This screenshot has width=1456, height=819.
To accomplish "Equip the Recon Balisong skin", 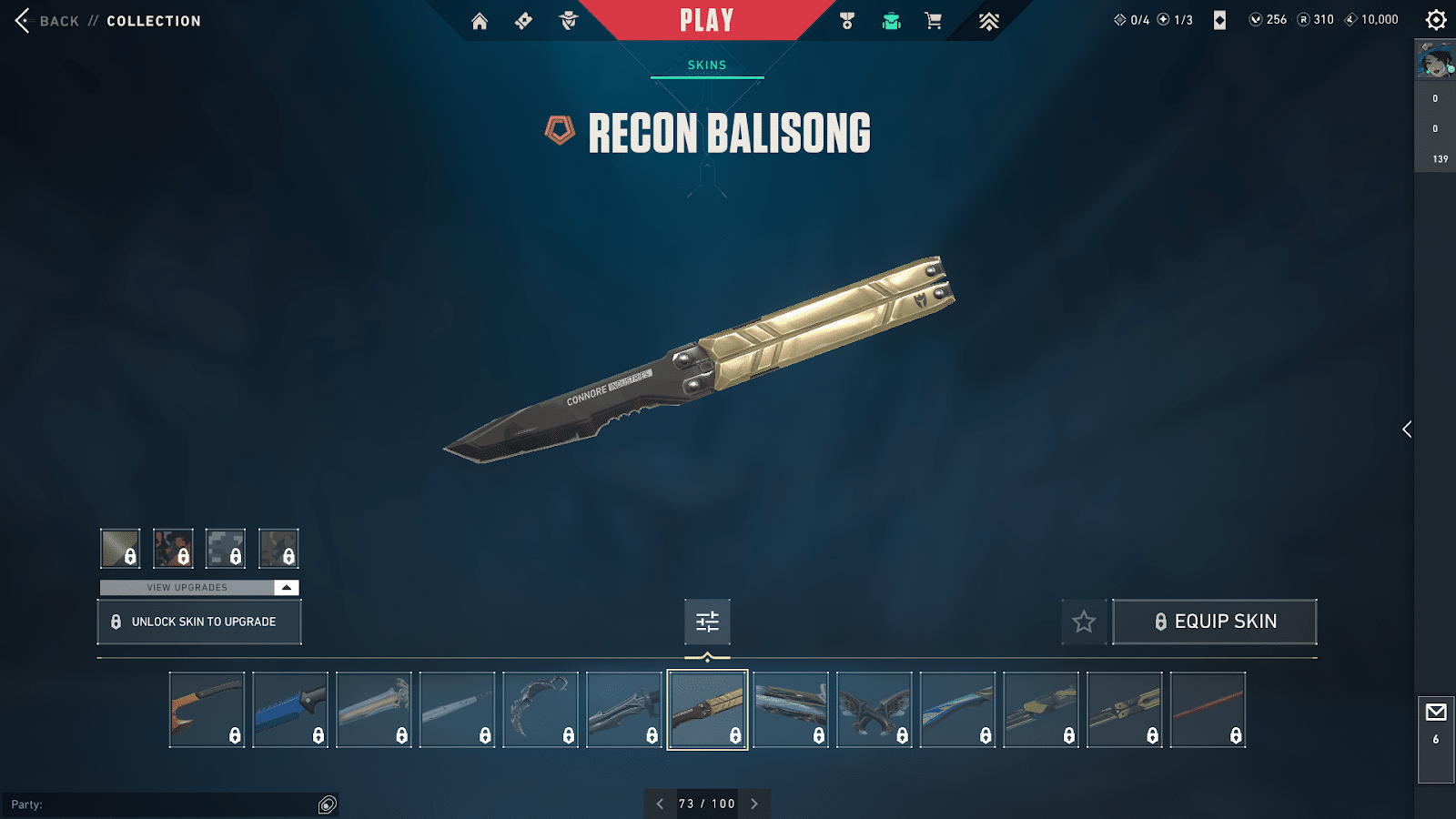I will point(1215,622).
